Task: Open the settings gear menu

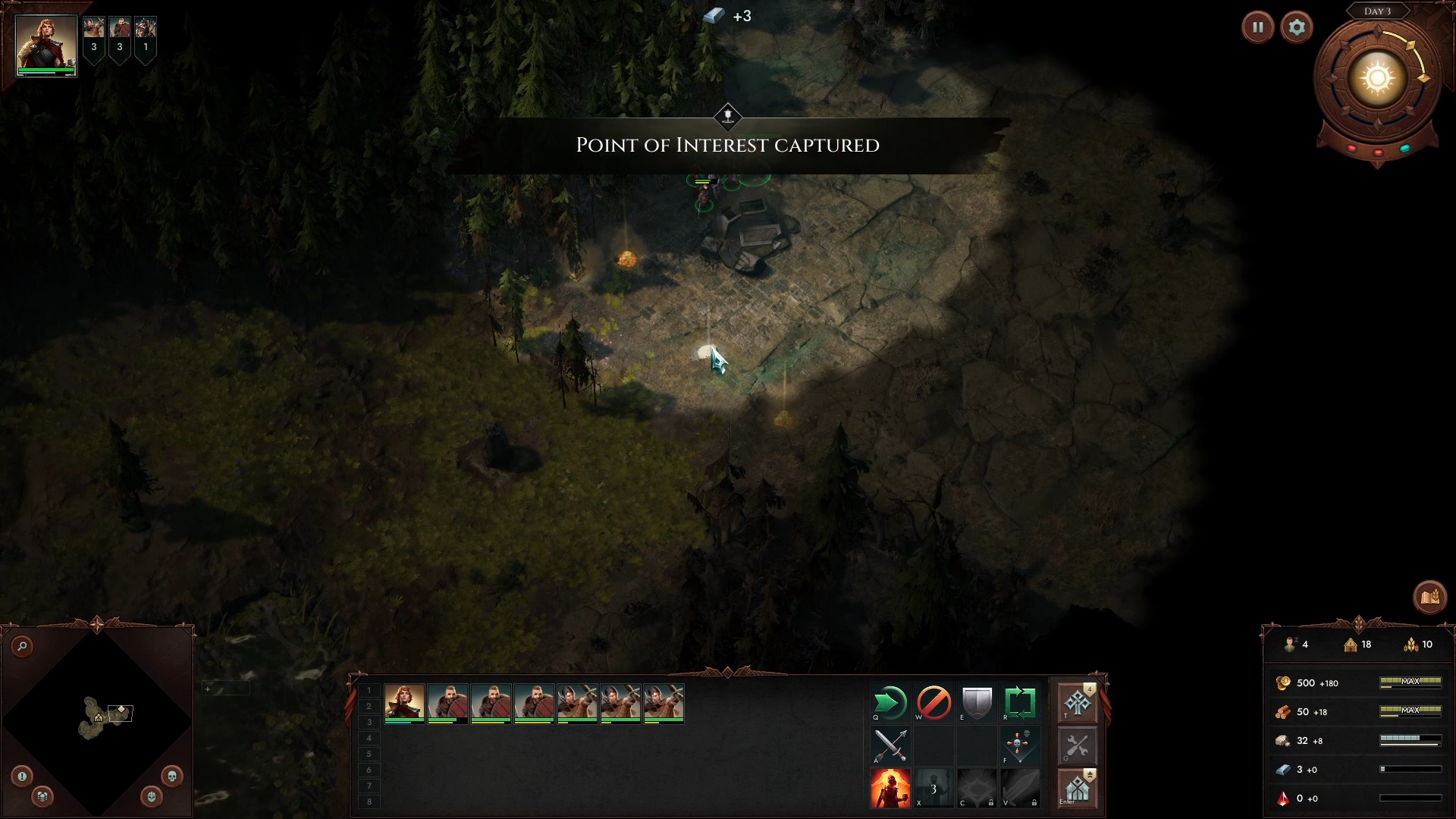Action: pyautogui.click(x=1297, y=28)
